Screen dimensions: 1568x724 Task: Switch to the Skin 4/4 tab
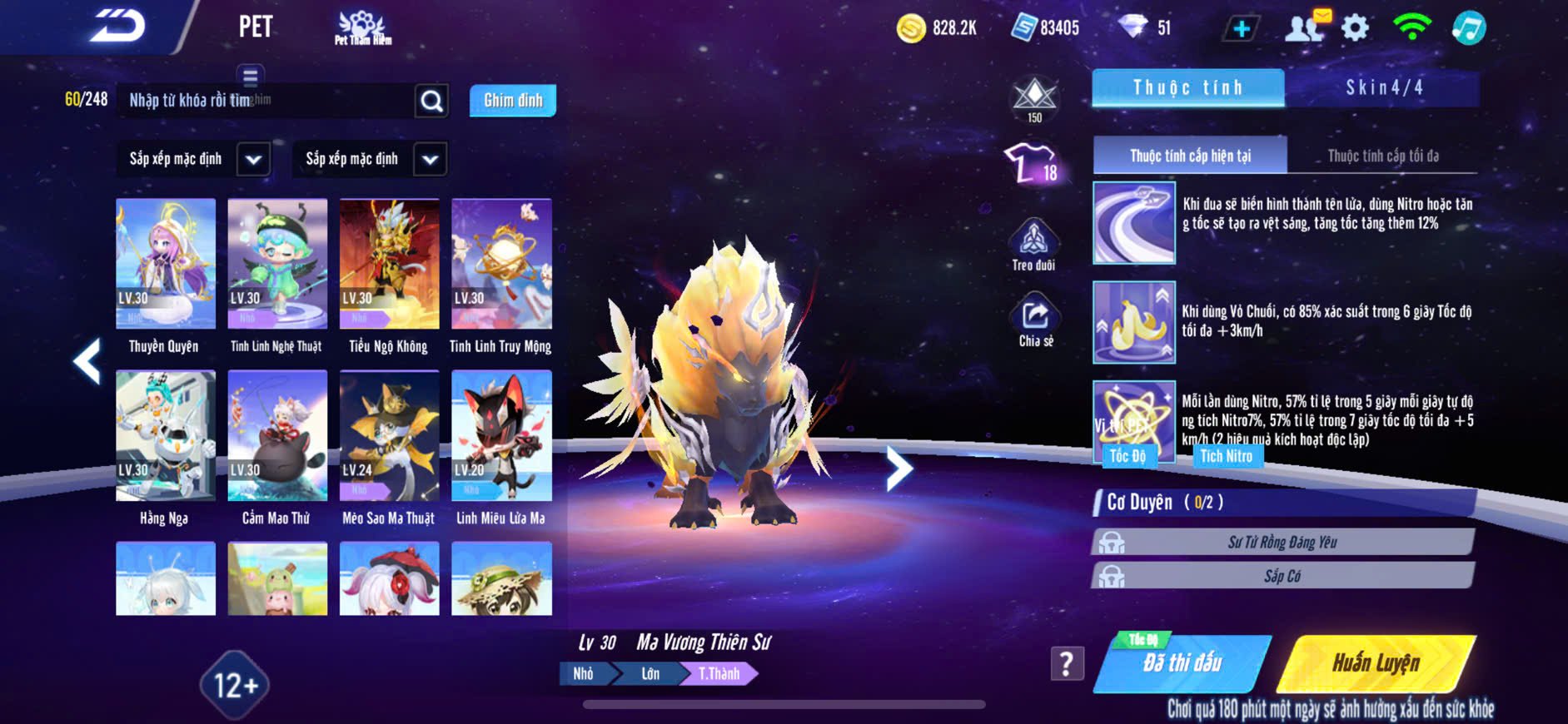click(1383, 87)
